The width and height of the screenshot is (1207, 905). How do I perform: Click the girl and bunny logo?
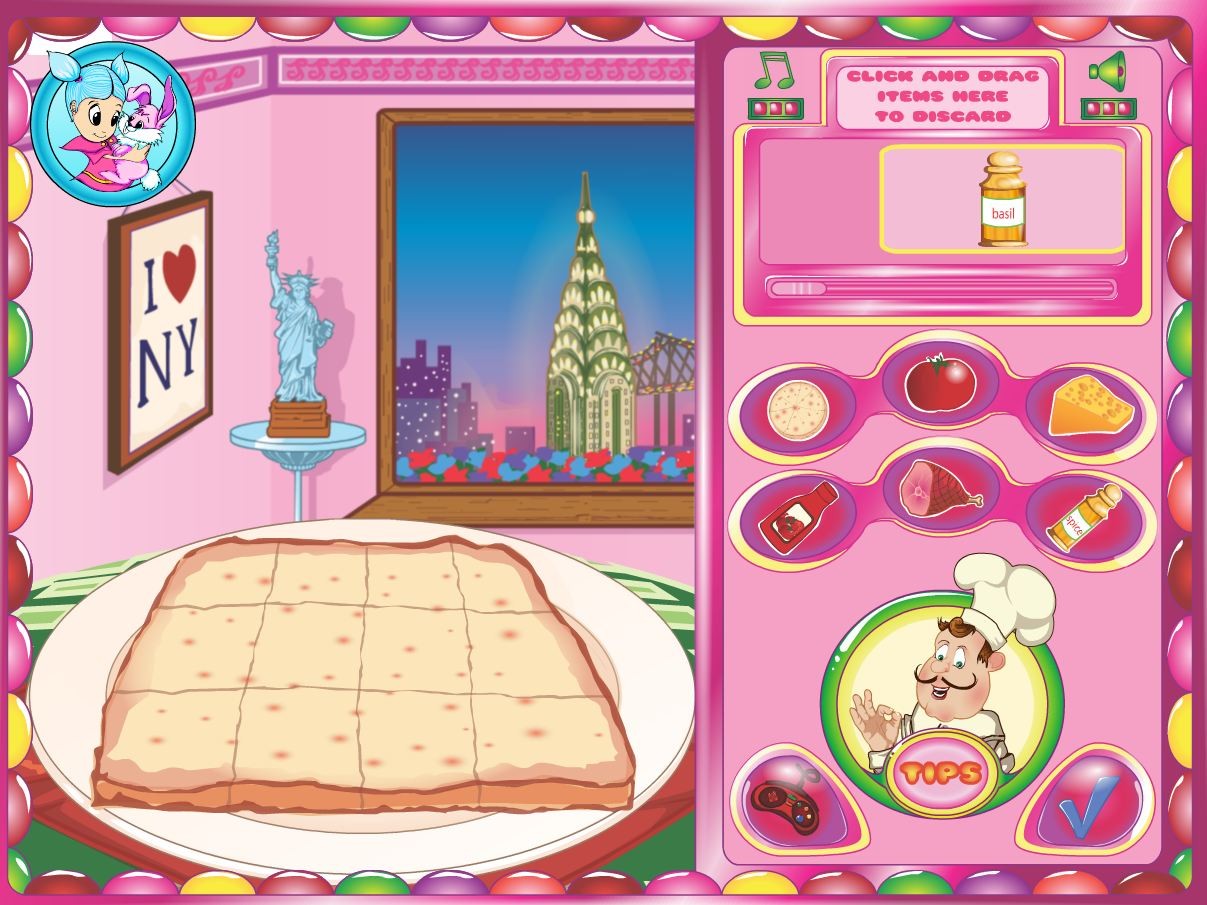coord(113,125)
